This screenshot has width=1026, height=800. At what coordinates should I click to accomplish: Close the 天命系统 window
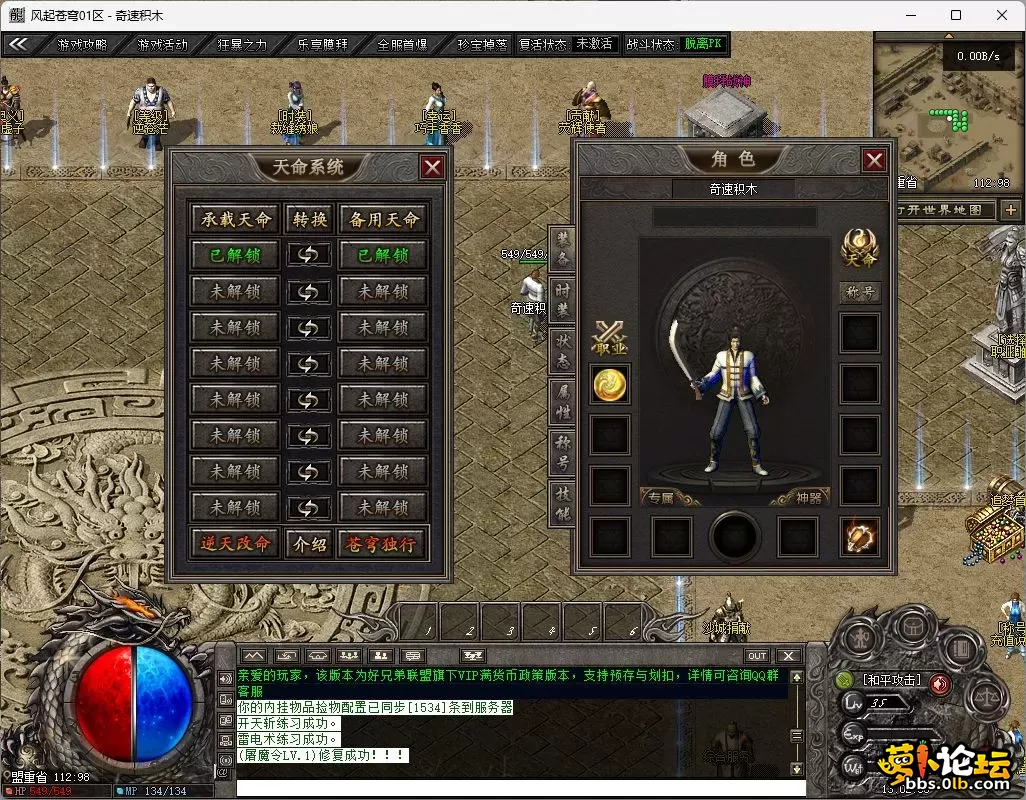click(x=432, y=167)
